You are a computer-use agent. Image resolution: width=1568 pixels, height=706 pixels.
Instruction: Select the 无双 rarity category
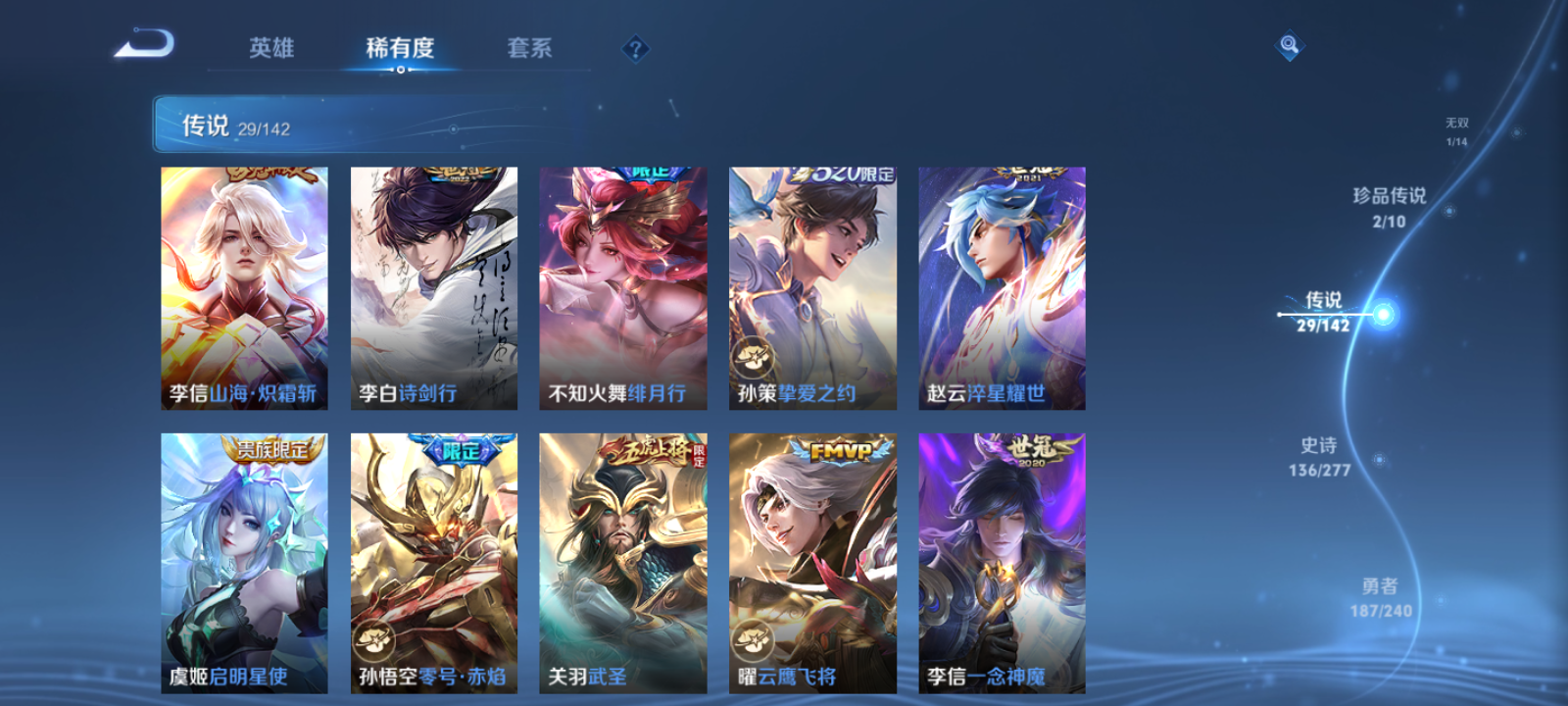pyautogui.click(x=1456, y=127)
